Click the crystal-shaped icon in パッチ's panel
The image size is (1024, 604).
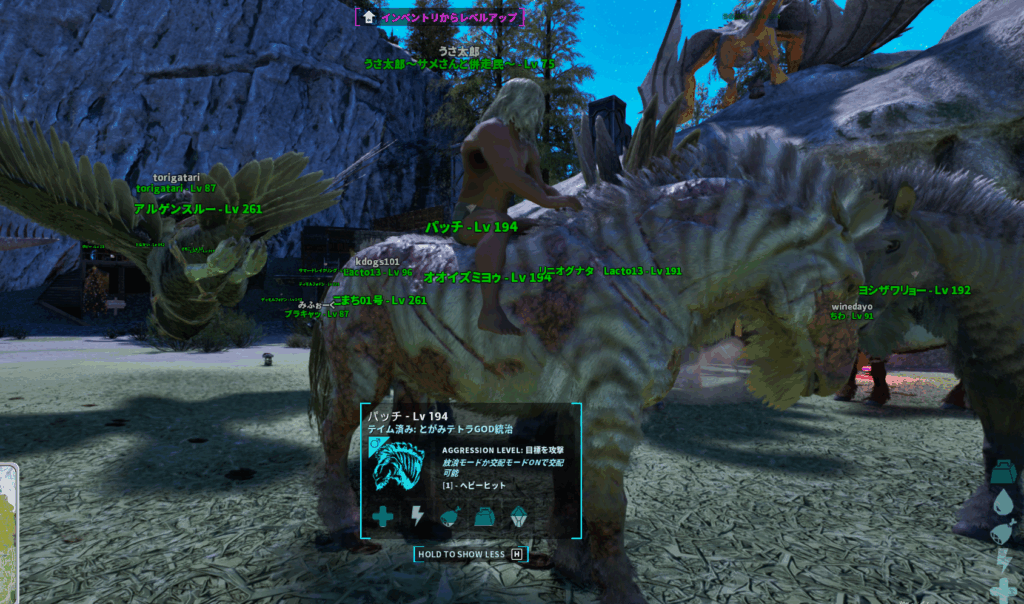point(518,516)
